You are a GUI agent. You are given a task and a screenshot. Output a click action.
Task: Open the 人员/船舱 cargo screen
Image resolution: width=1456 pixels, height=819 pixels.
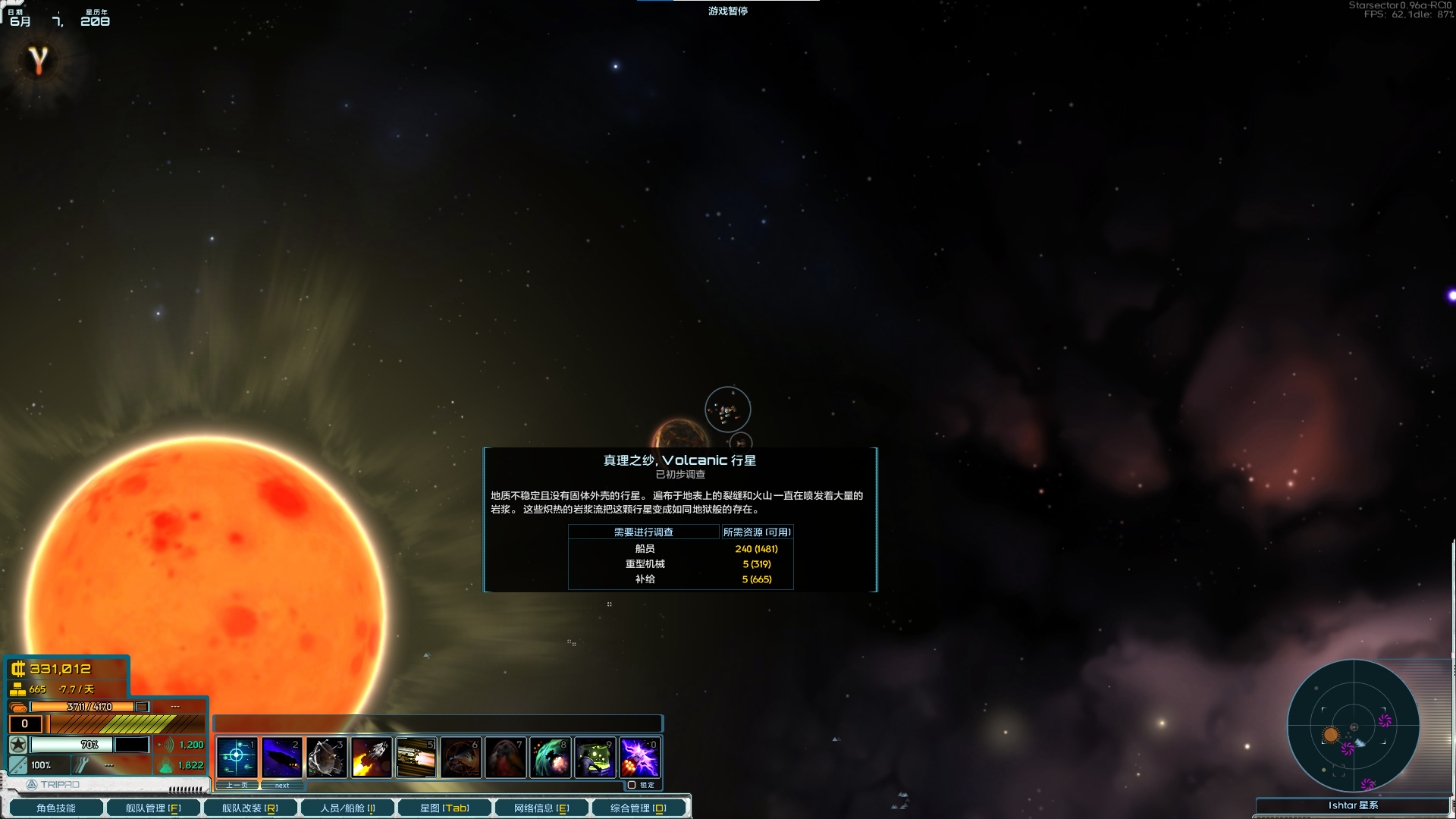347,808
